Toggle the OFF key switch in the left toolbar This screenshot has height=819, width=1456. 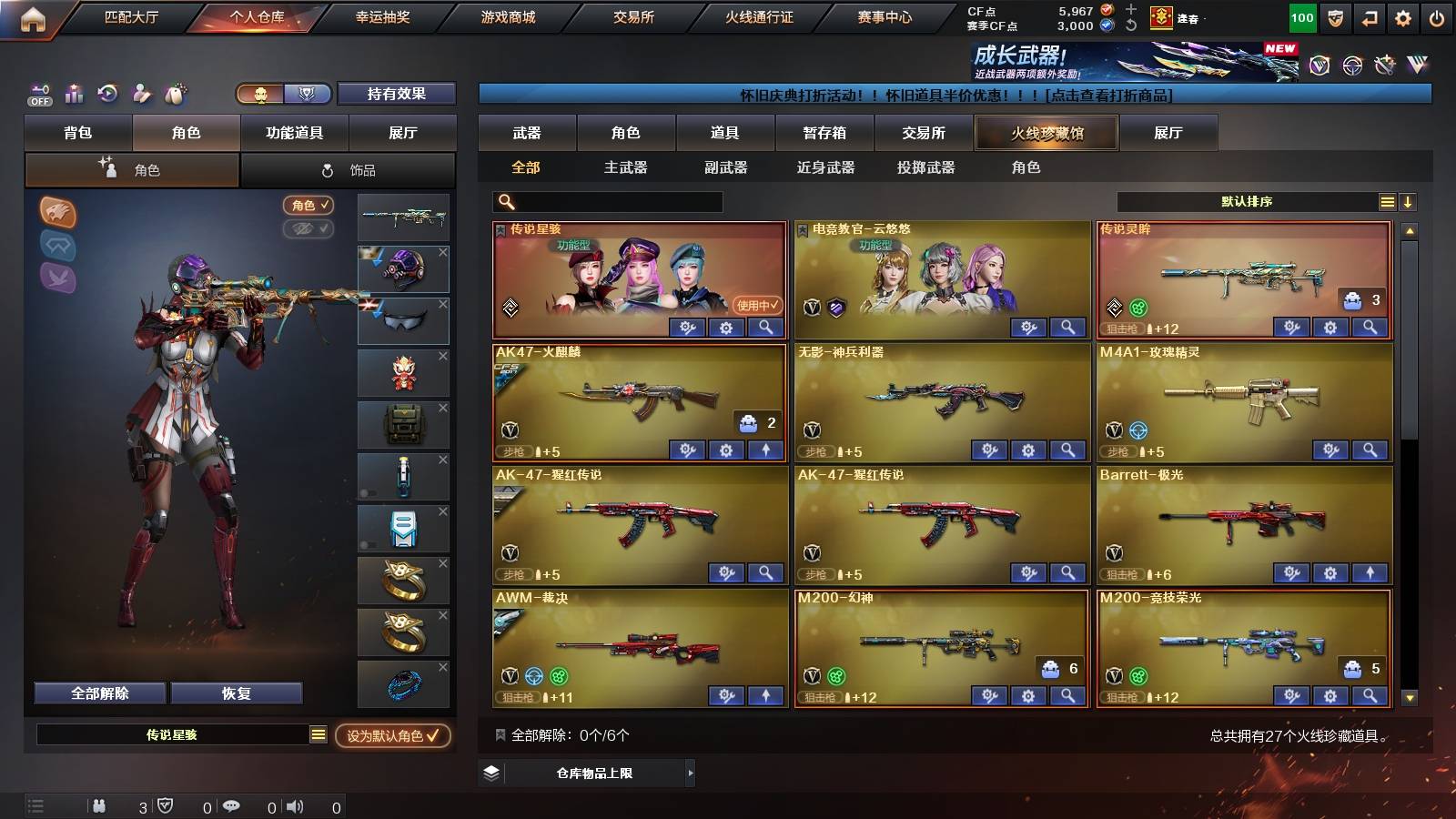(38, 94)
